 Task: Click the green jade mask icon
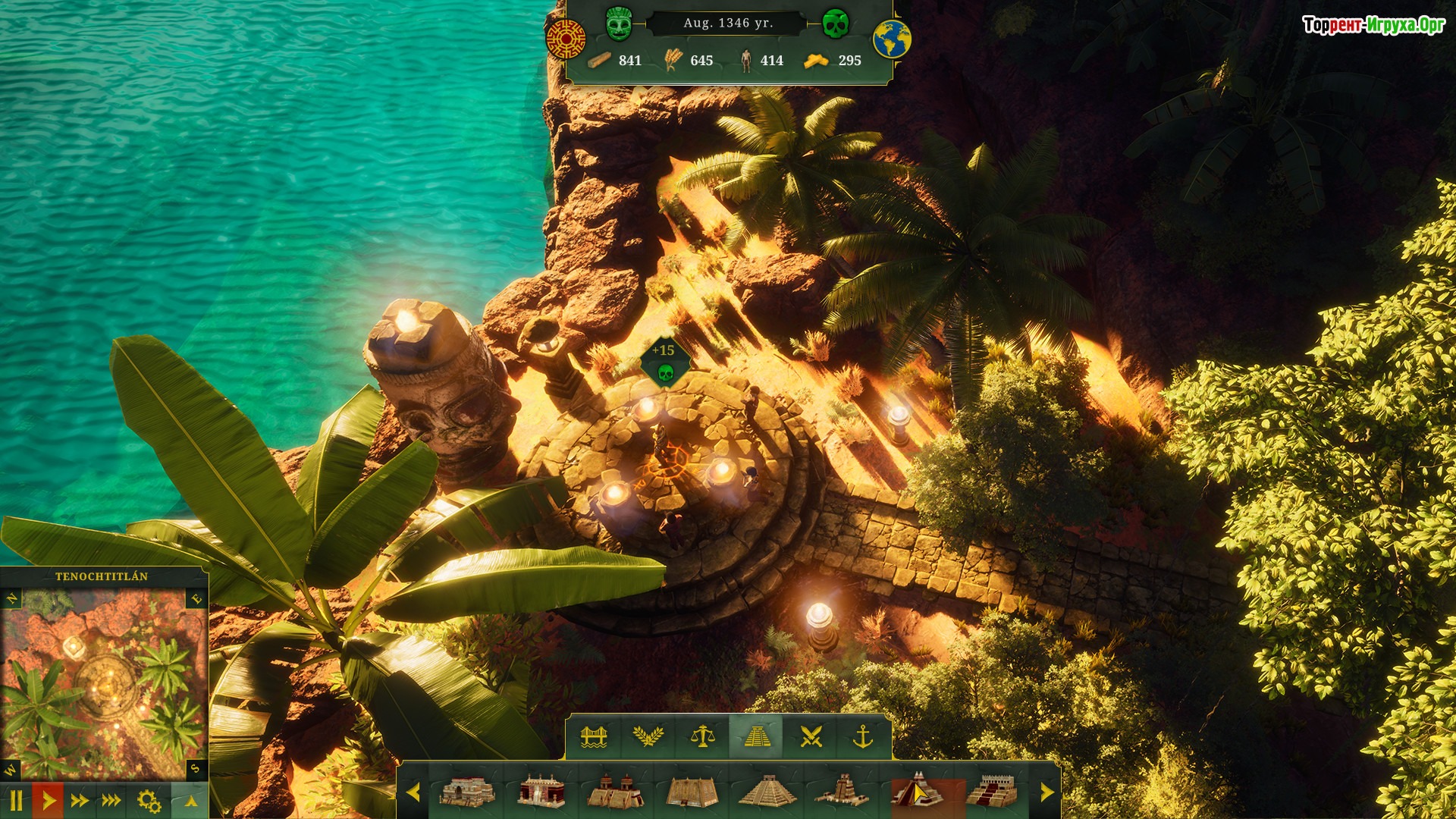pos(619,24)
